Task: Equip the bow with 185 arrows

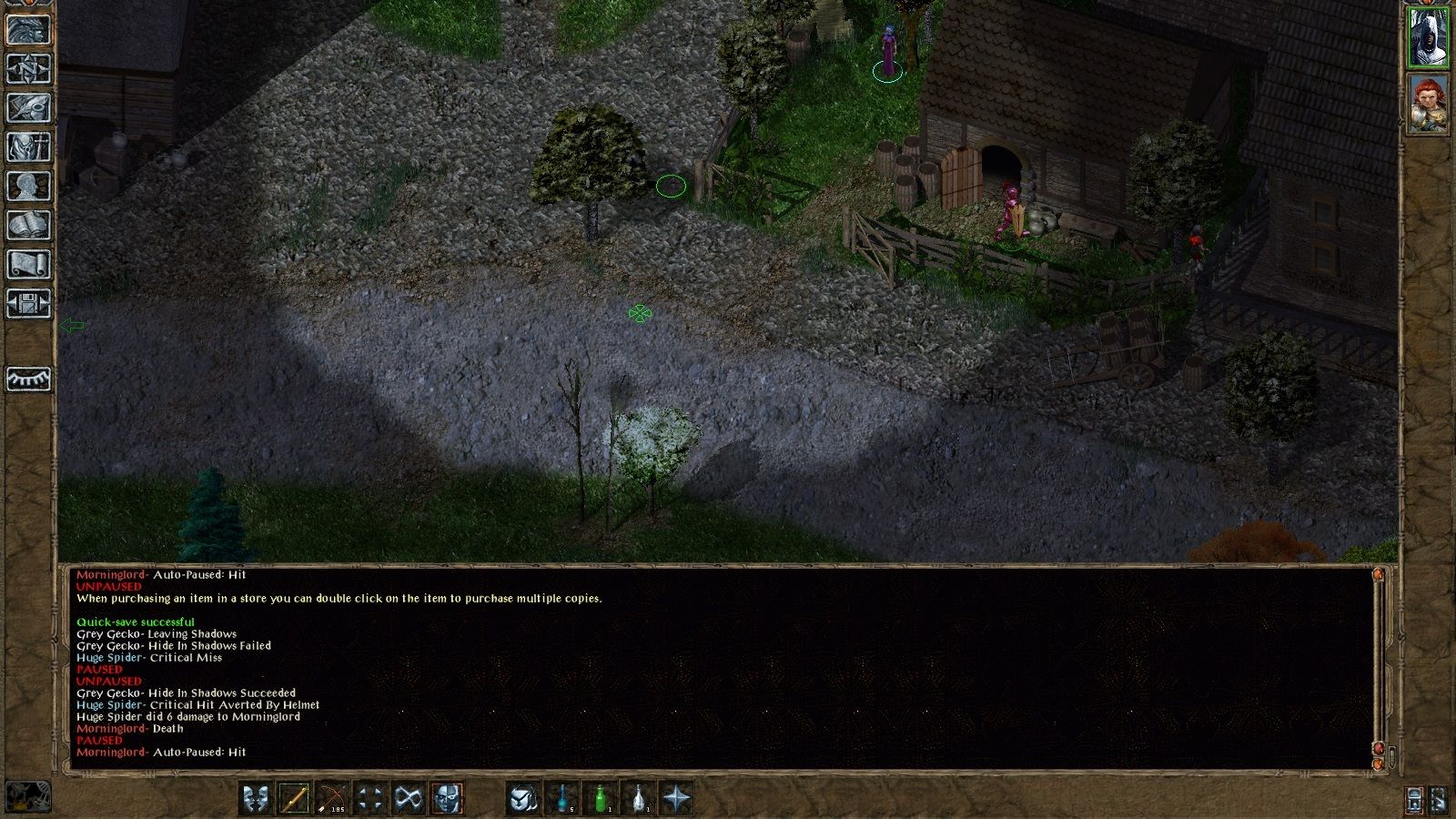Action: tap(332, 799)
